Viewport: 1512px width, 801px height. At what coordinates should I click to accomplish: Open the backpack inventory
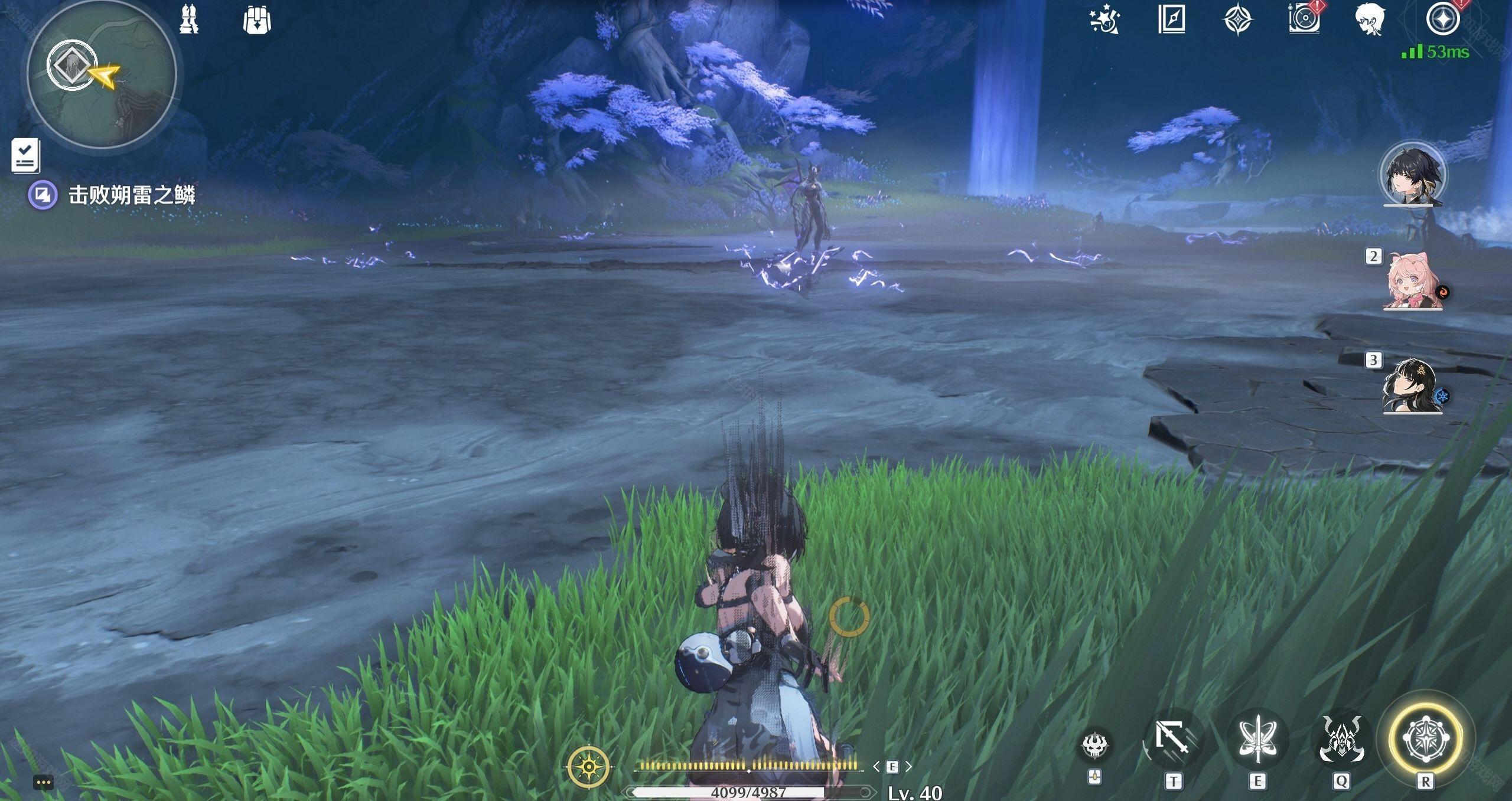click(x=257, y=19)
